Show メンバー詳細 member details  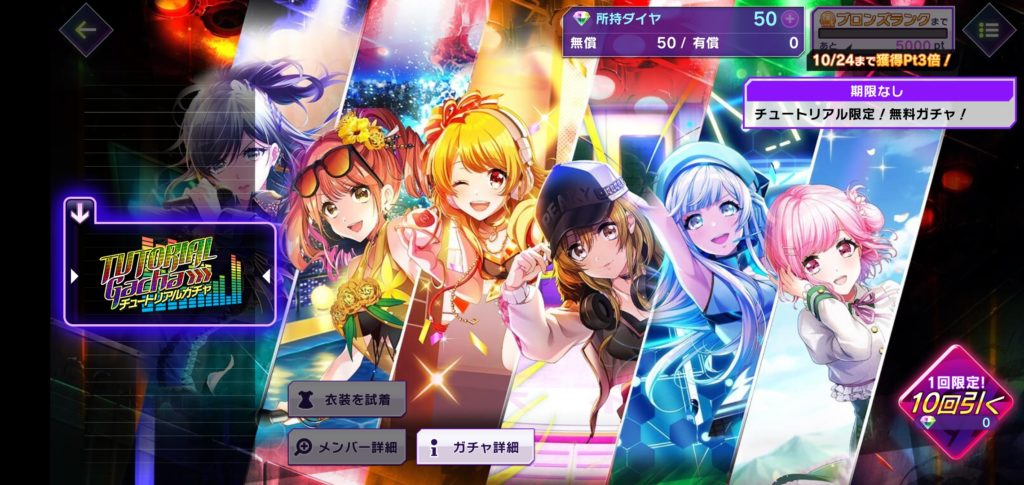[347, 447]
